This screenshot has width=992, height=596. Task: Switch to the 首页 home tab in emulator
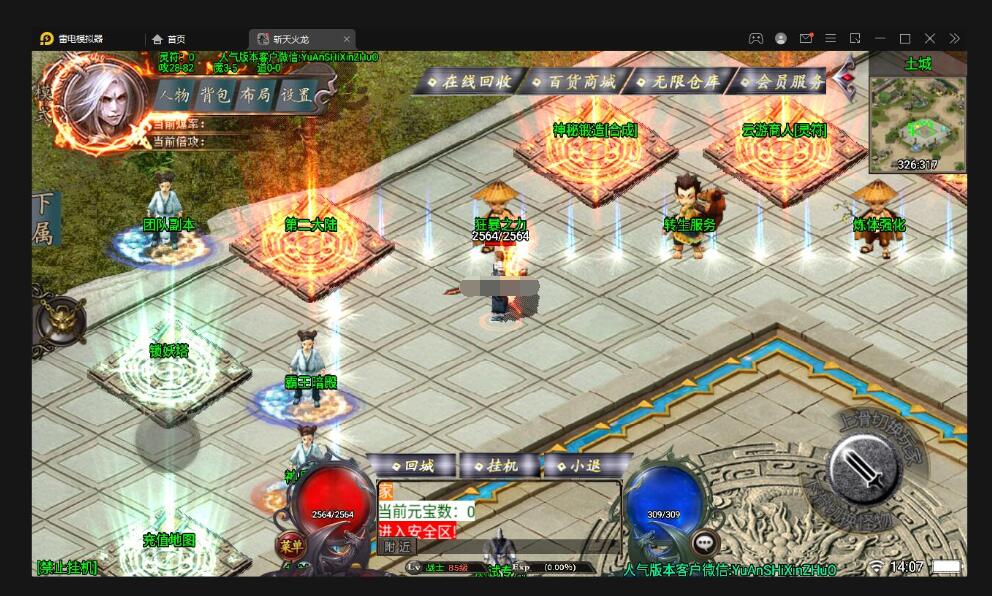pos(168,39)
